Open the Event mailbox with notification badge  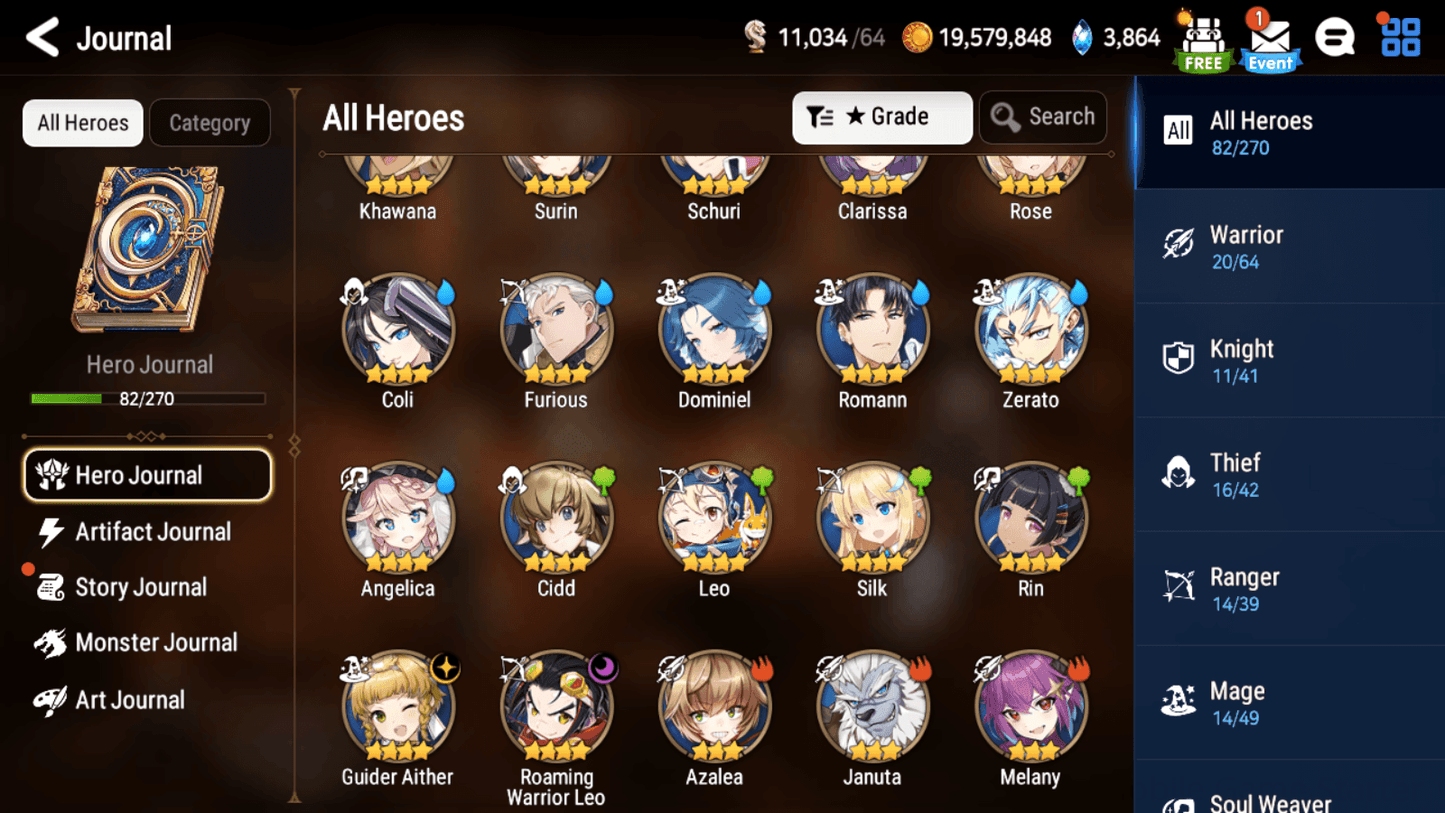click(x=1269, y=38)
